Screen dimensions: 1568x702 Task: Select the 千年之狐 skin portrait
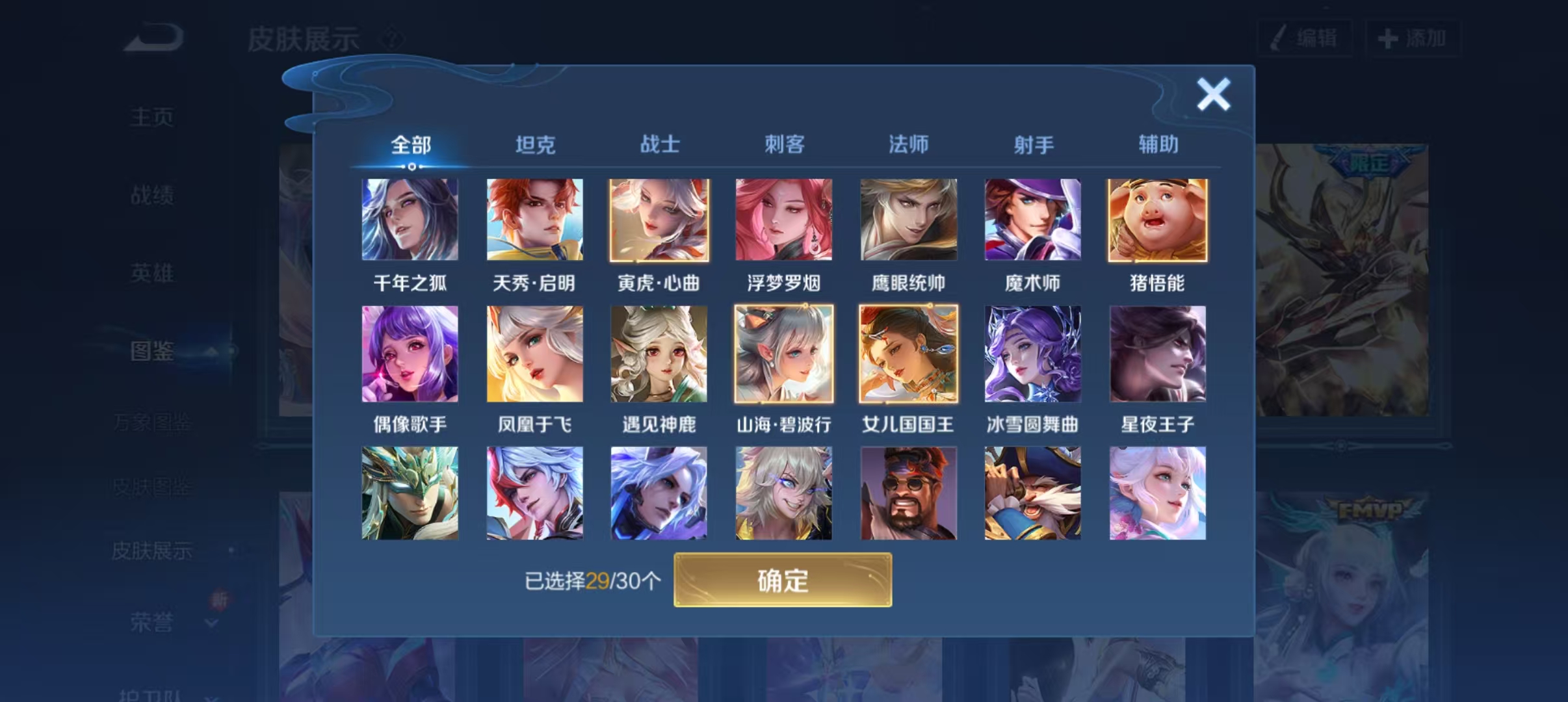(x=411, y=221)
